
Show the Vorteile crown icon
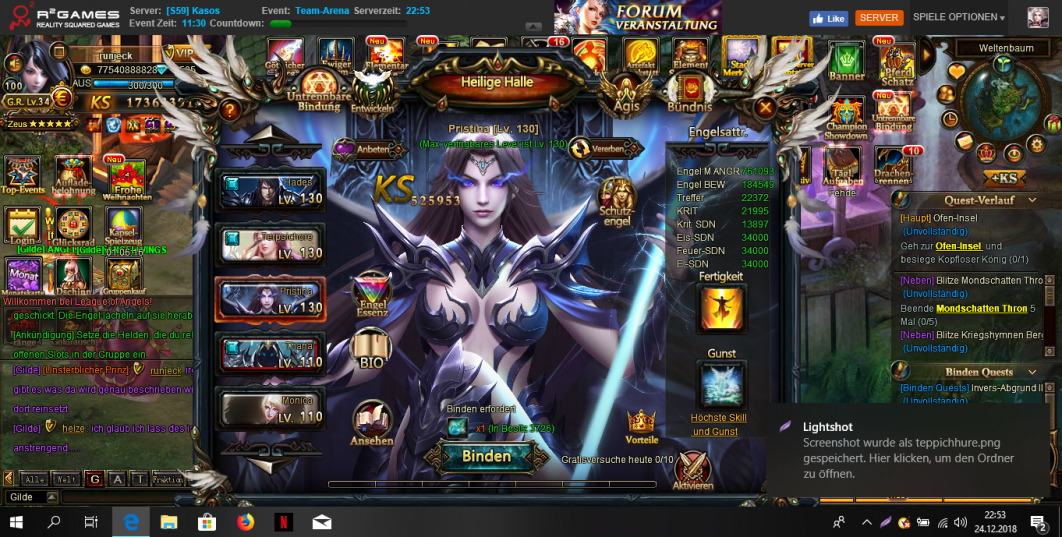(x=641, y=425)
